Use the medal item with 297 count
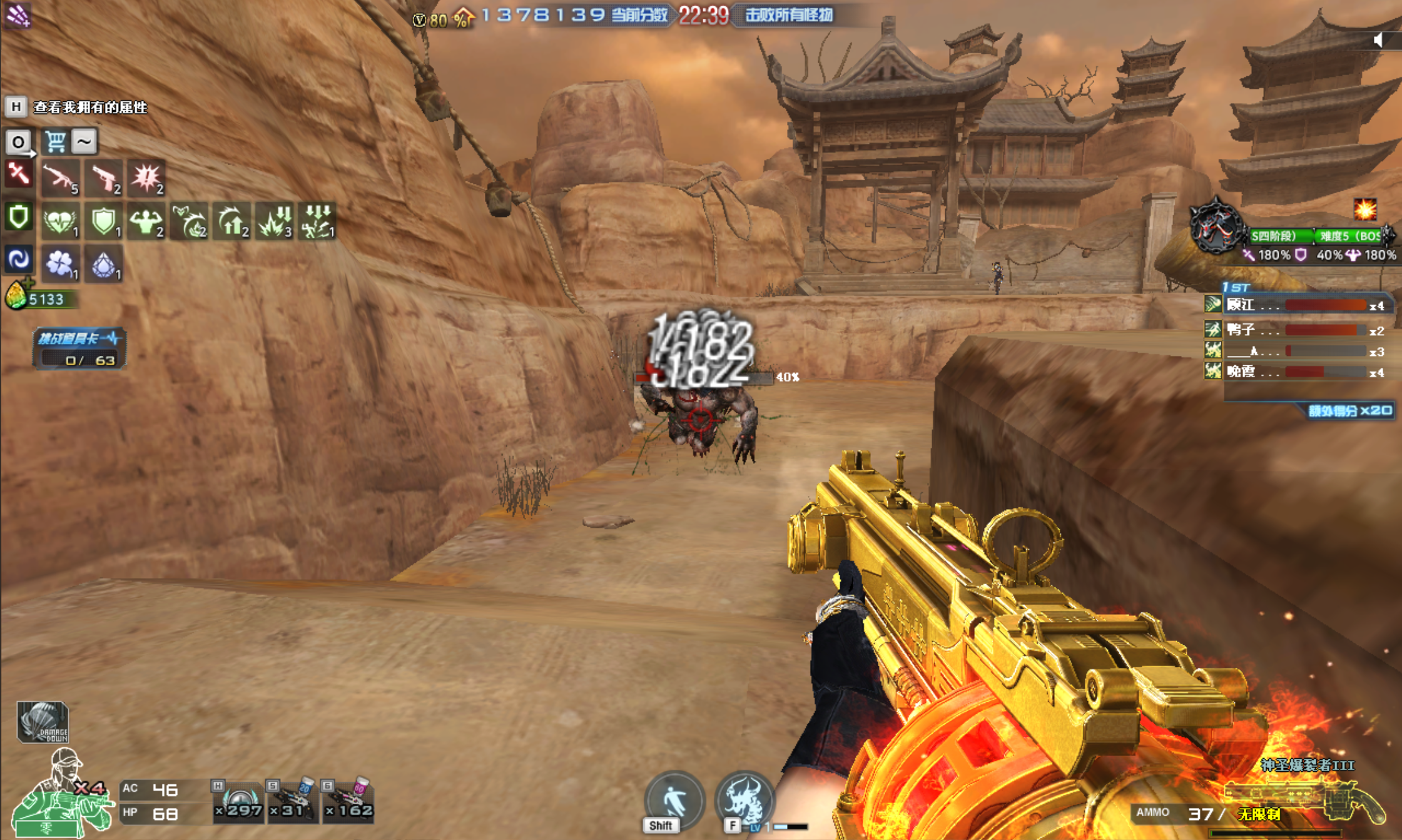Screen dimensions: 1402x840 [238, 801]
